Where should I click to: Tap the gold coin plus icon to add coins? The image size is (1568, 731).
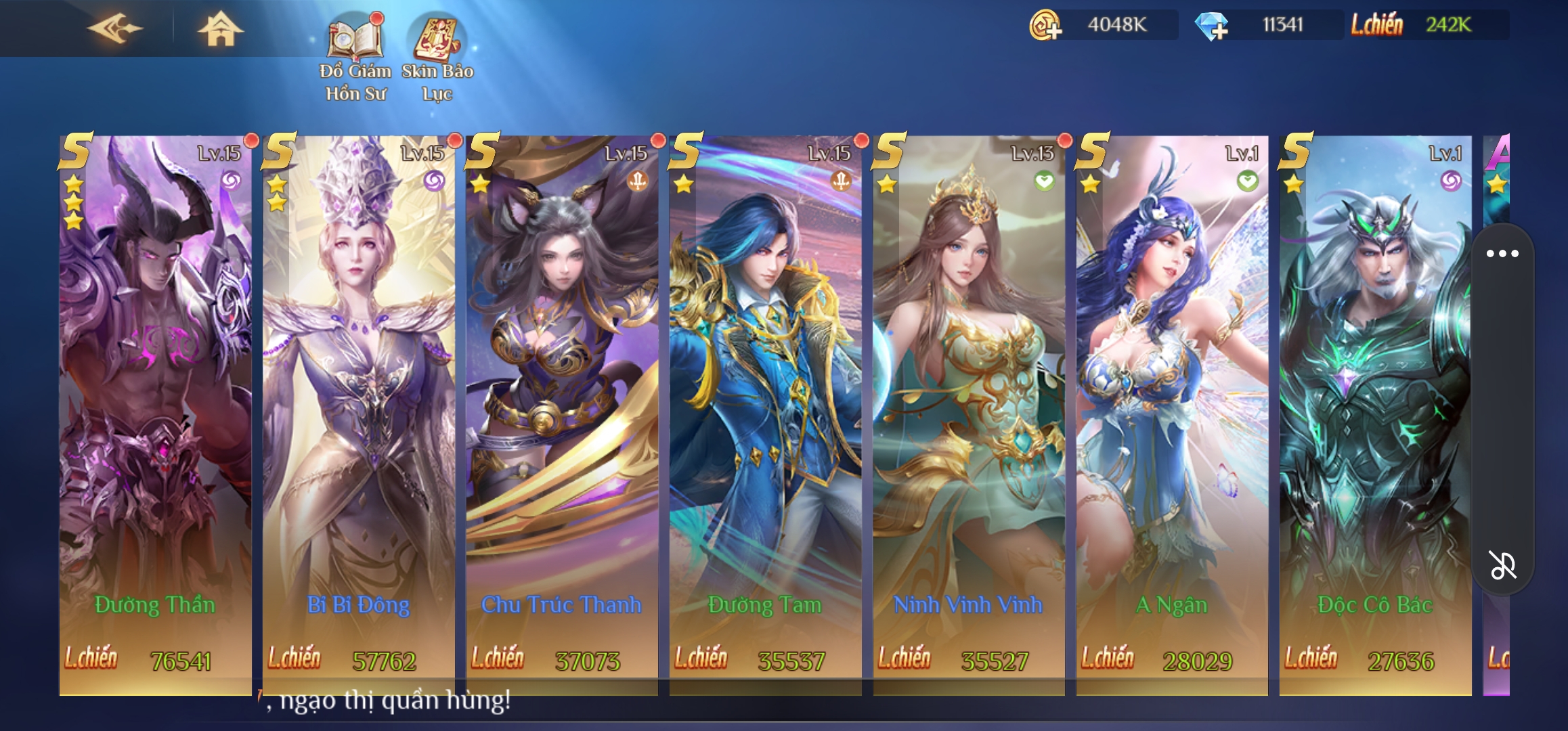click(x=1045, y=25)
